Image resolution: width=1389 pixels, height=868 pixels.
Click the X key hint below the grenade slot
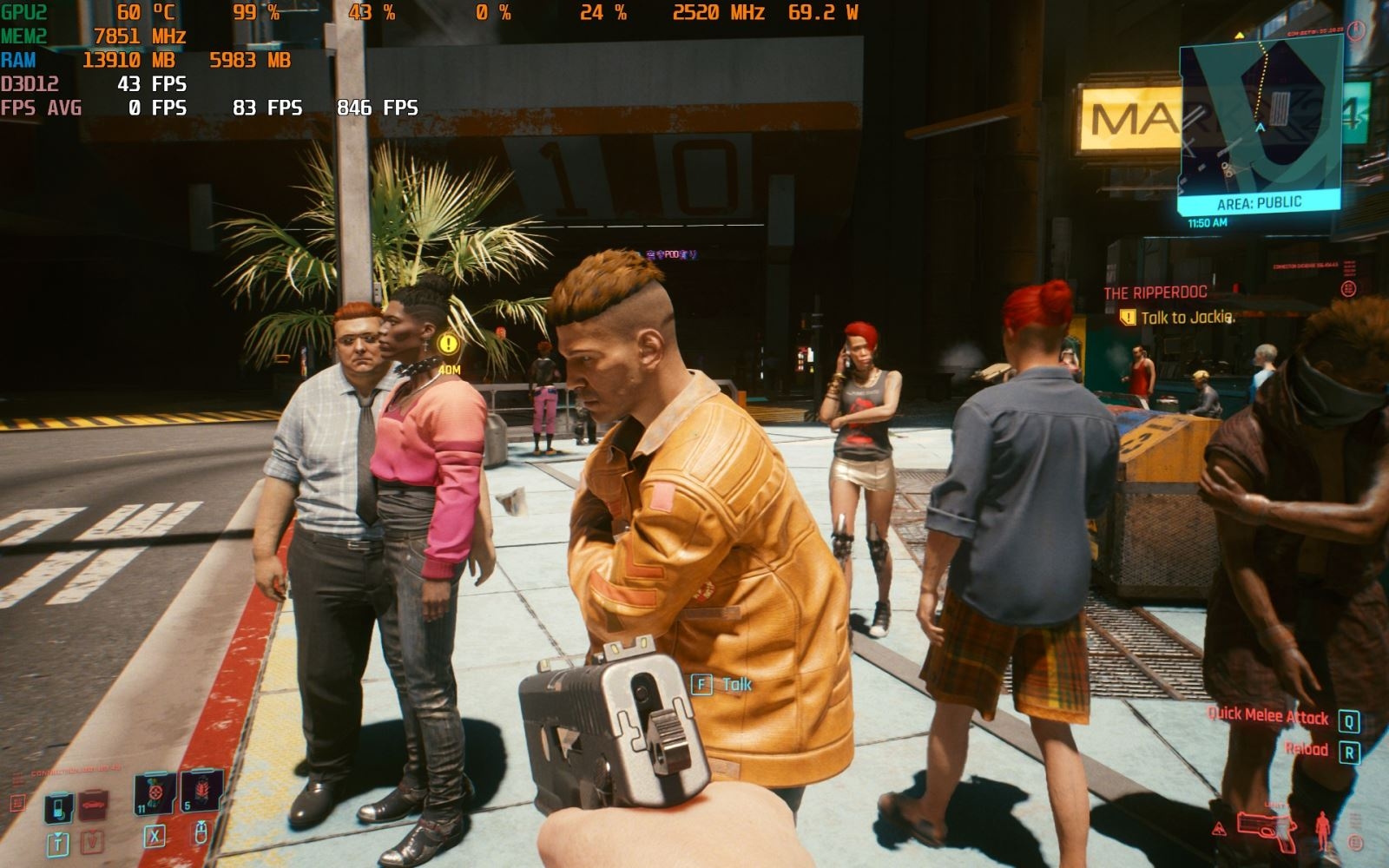[x=155, y=838]
